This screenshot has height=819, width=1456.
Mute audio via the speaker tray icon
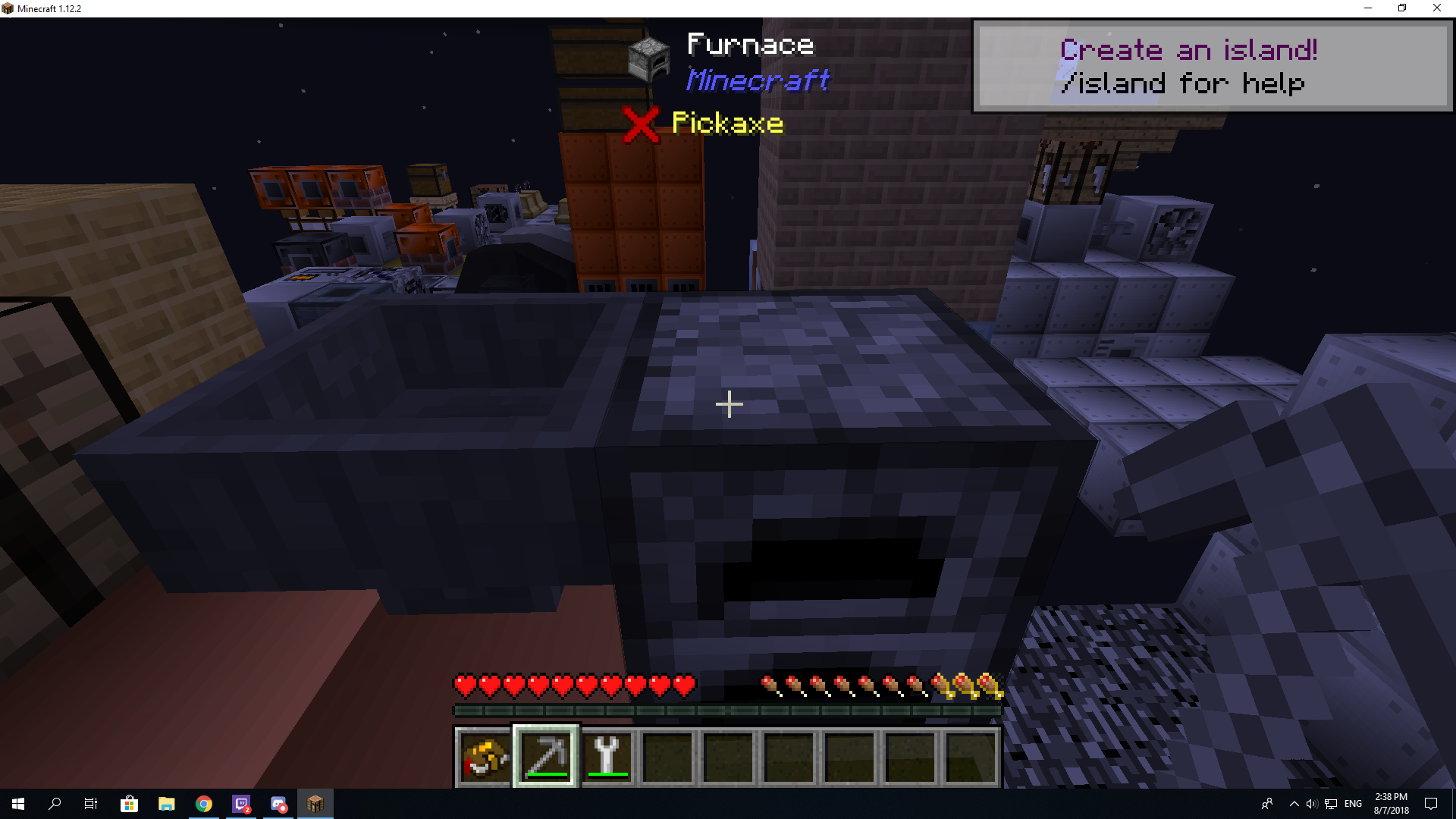point(1312,804)
